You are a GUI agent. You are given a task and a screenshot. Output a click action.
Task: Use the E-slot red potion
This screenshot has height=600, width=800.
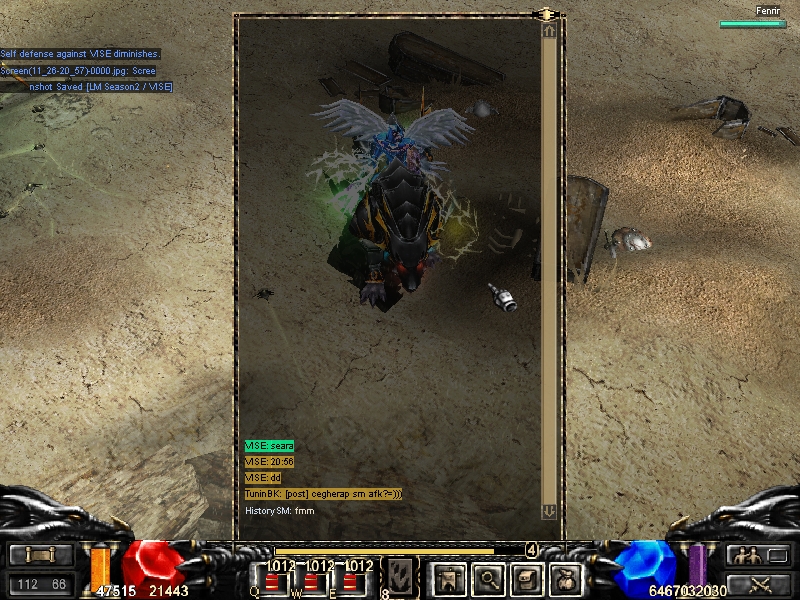tap(351, 579)
